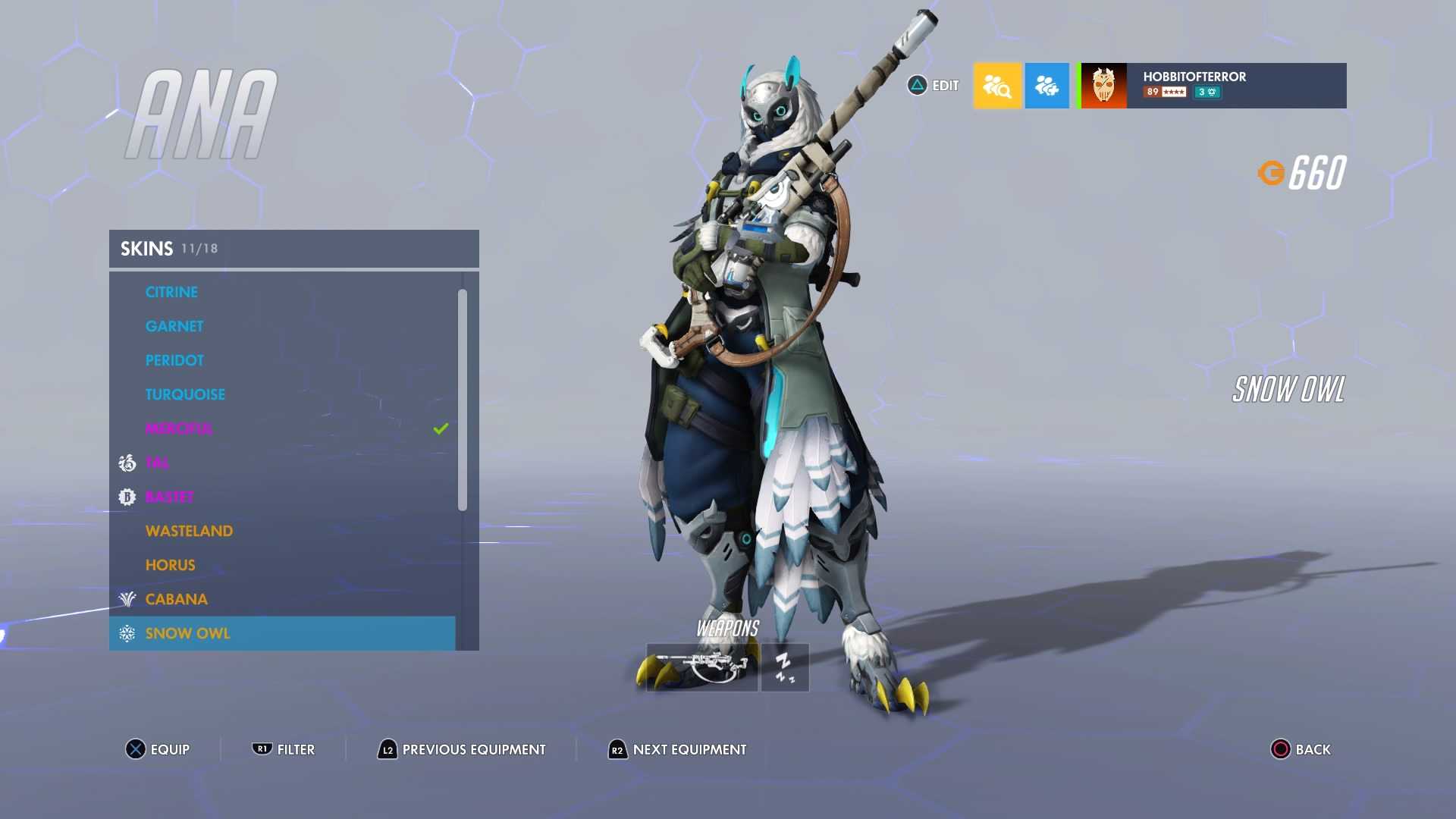Pick the Peridot skin
The width and height of the screenshot is (1456, 819).
174,360
